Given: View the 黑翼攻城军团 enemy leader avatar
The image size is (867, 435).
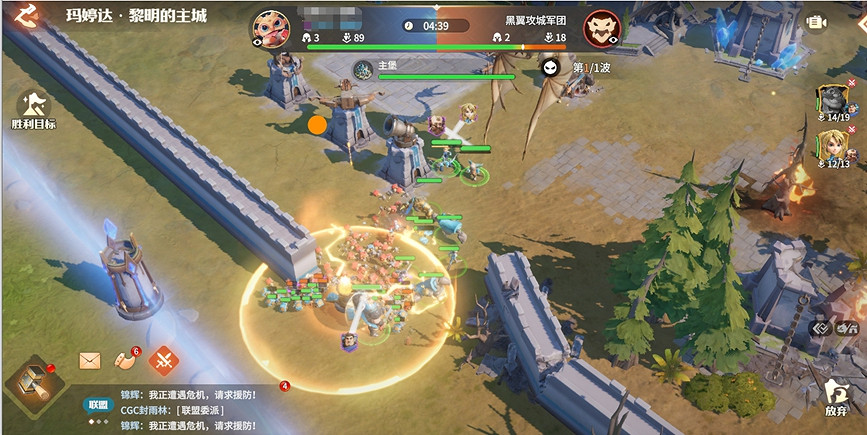Looking at the screenshot, I should pos(601,28).
